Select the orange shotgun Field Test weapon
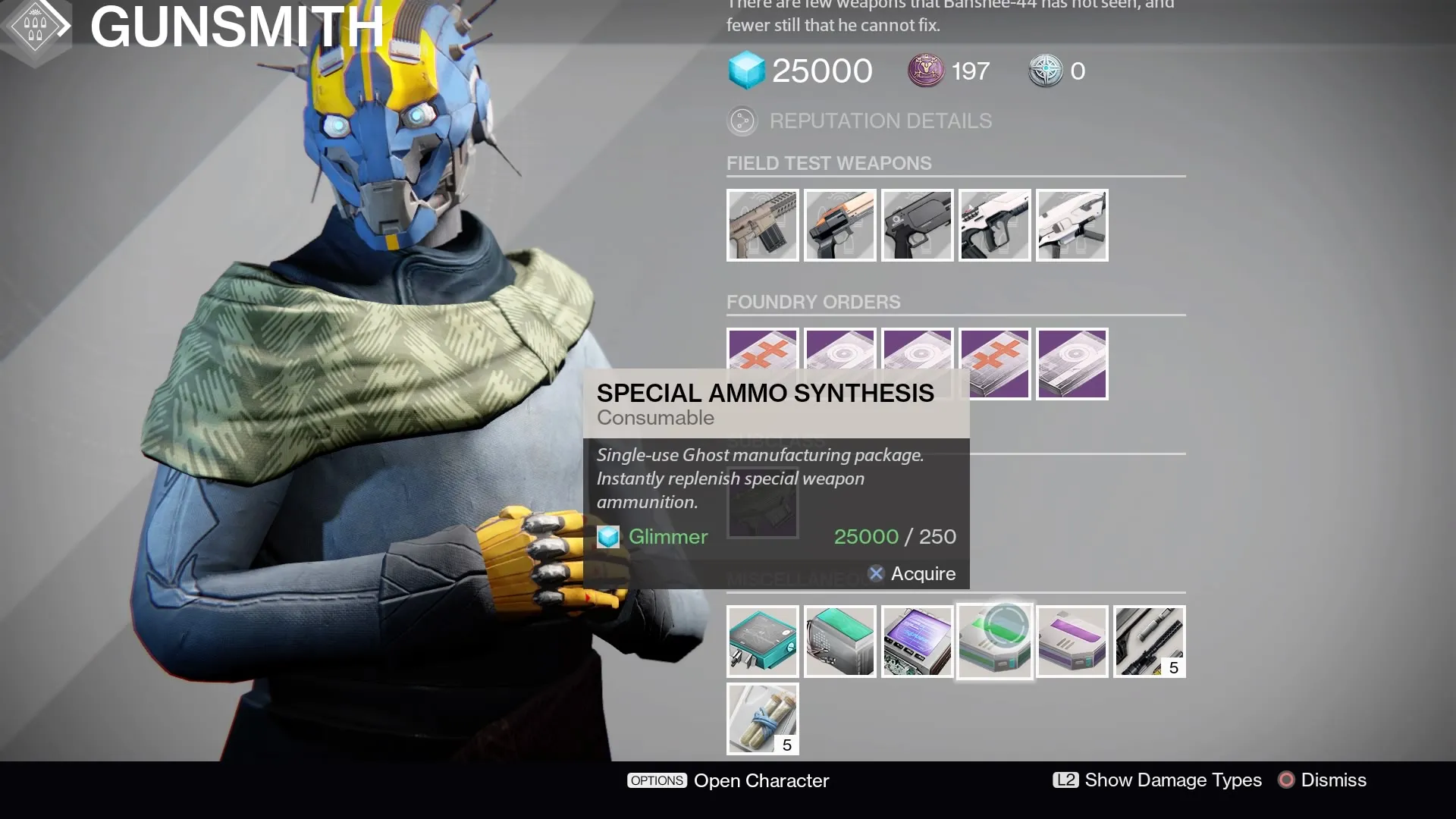This screenshot has width=1456, height=819. (839, 224)
